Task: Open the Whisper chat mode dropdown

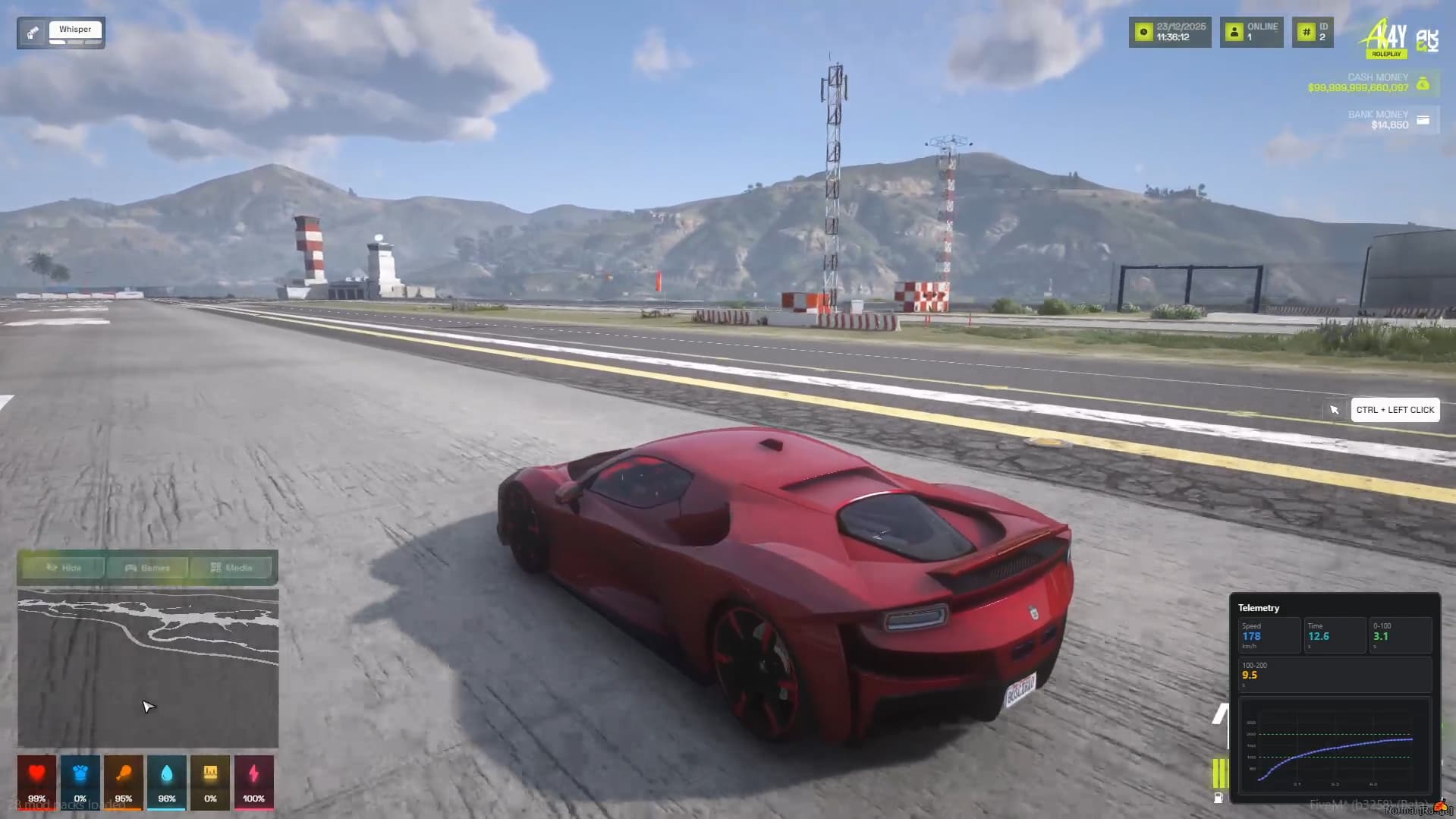Action: [x=75, y=30]
